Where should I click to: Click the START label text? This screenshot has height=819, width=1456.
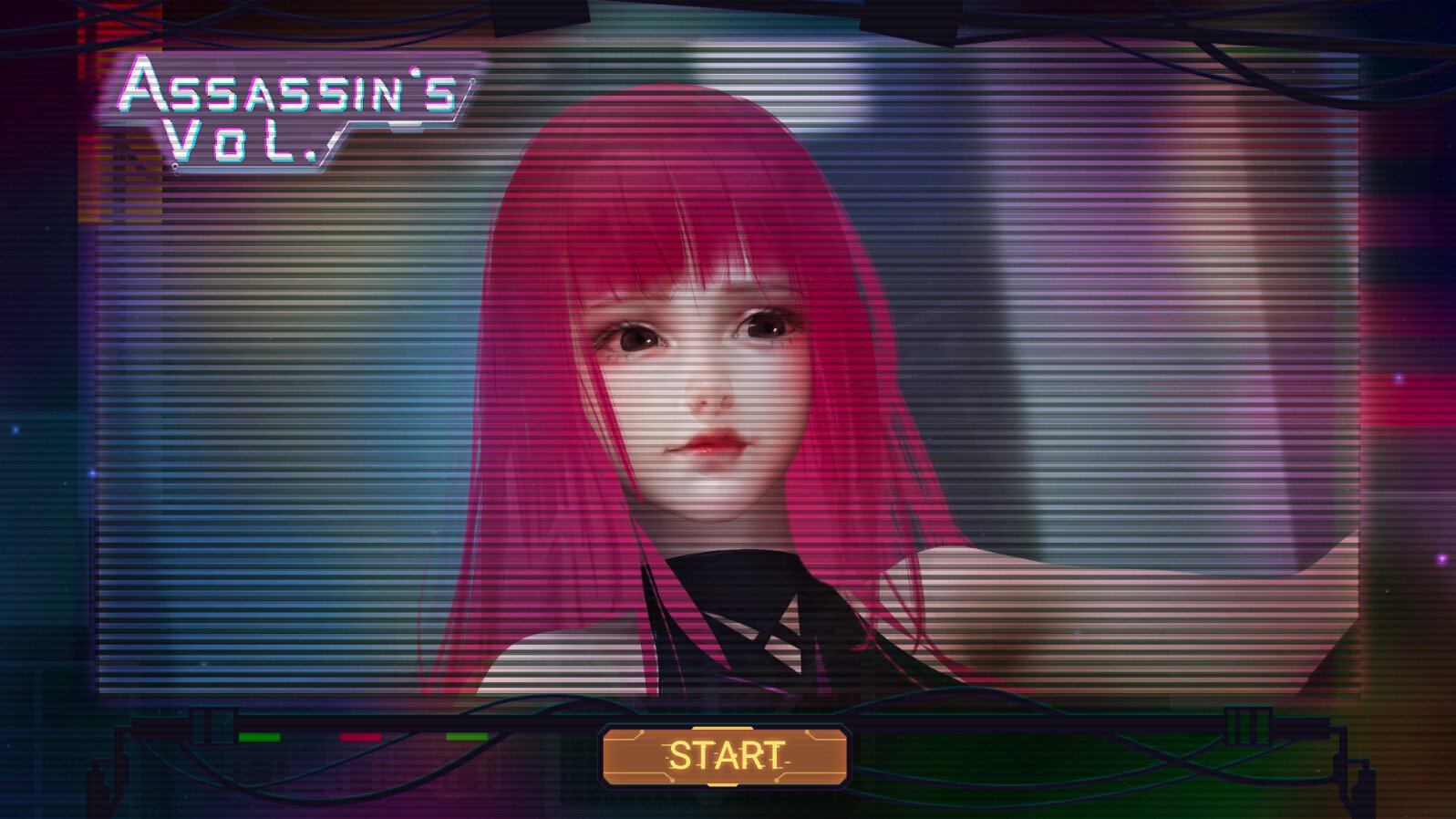coord(725,755)
